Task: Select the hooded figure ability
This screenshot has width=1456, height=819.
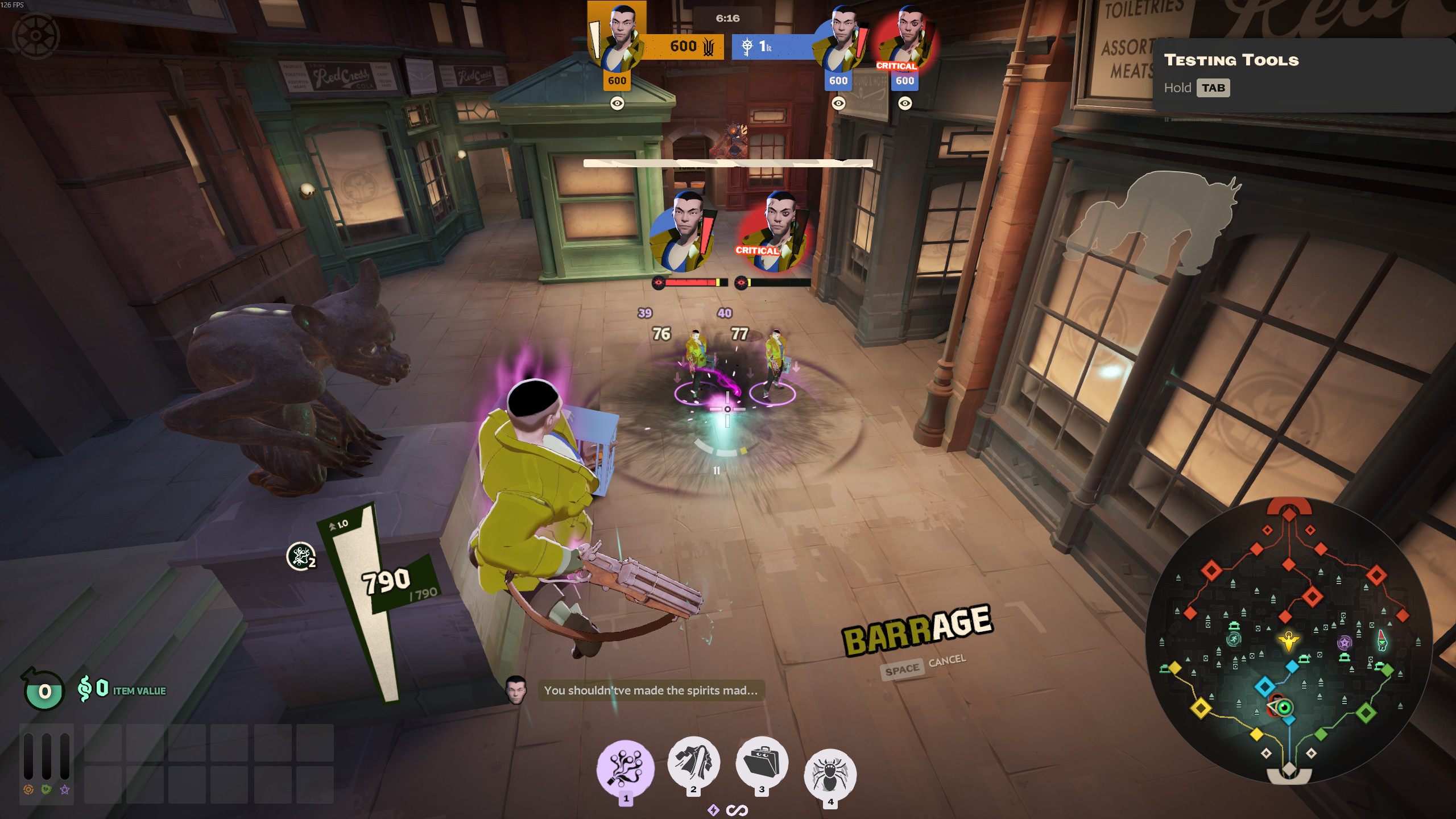Action: point(693,762)
